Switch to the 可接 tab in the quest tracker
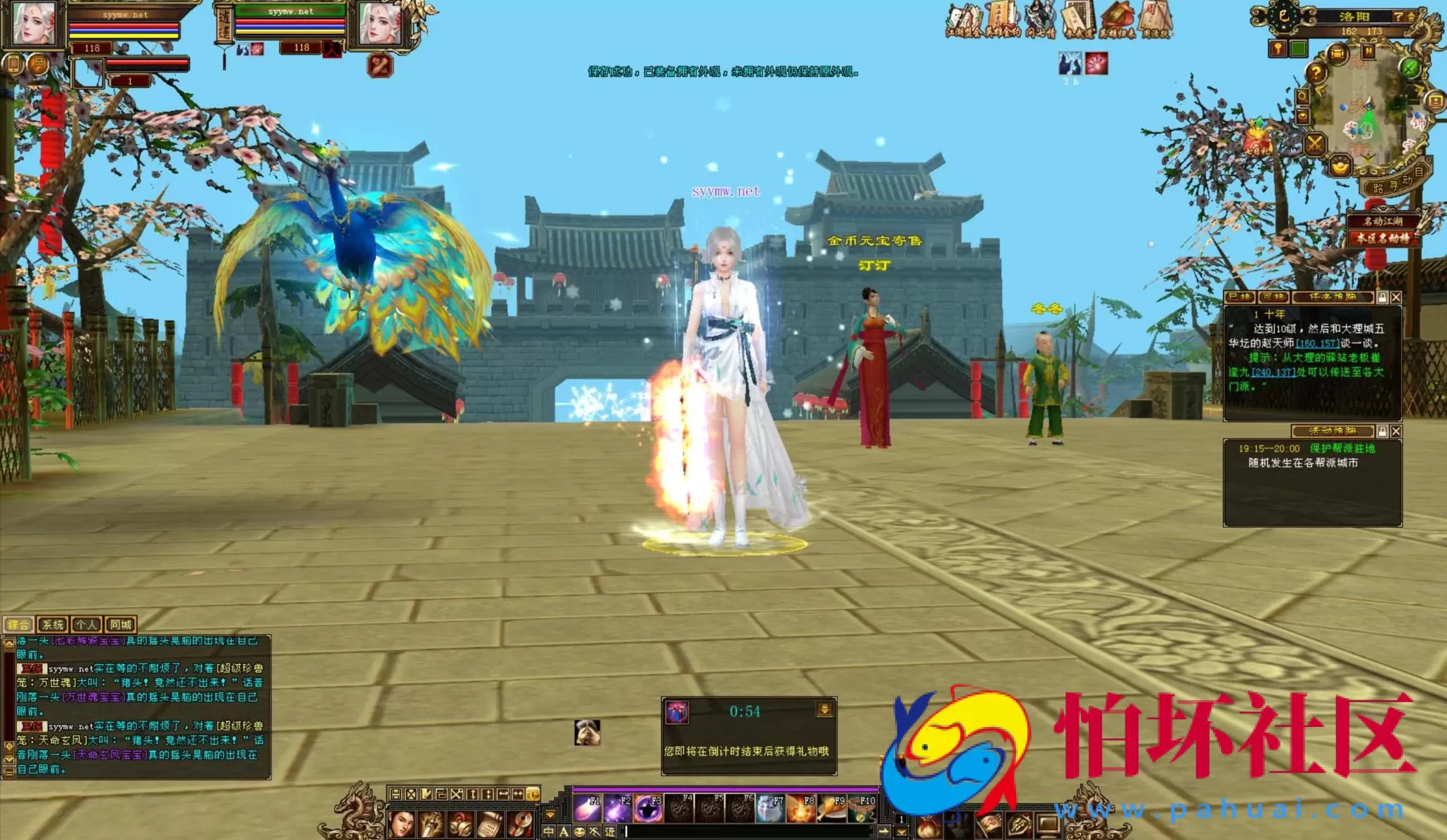Viewport: 1447px width, 840px height. 1273,297
